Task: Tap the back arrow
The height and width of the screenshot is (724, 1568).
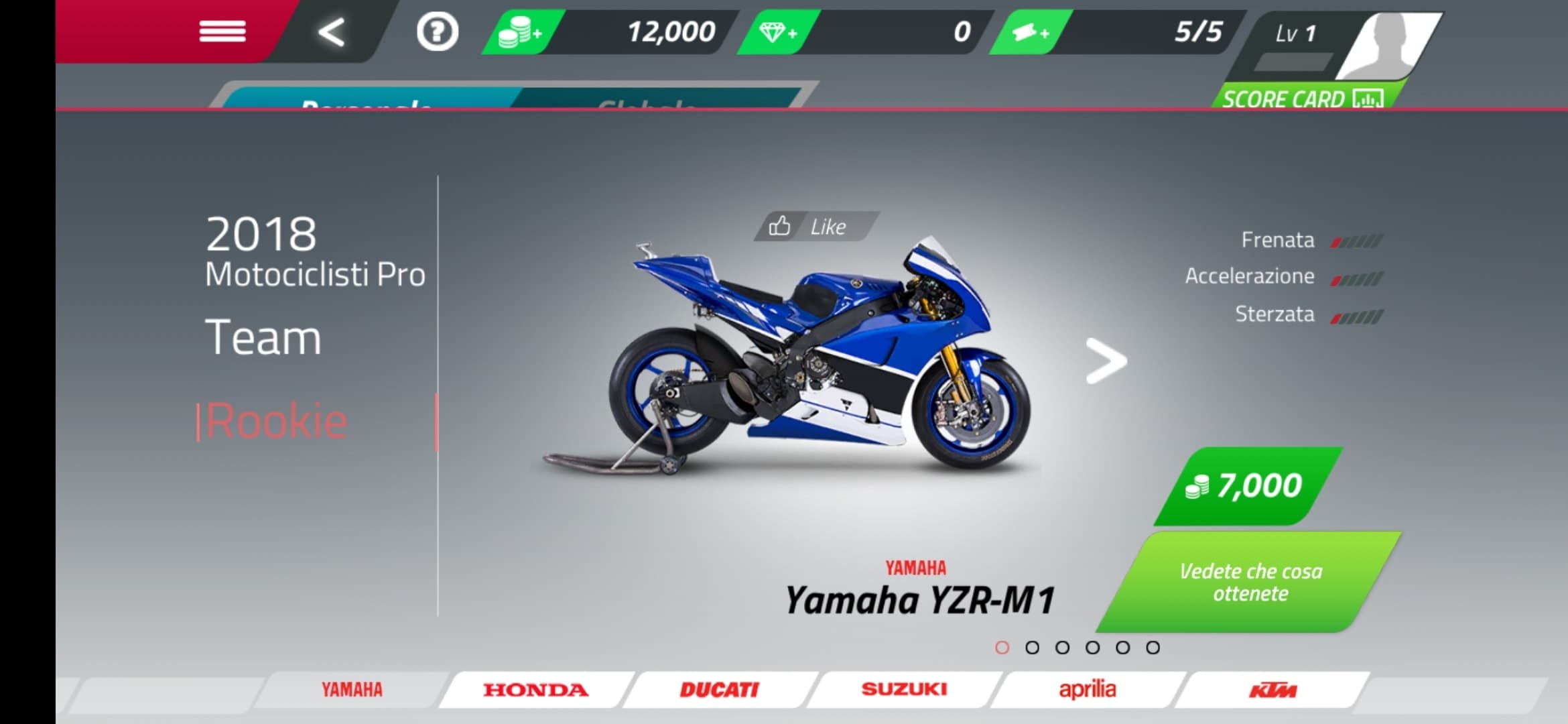Action: pyautogui.click(x=331, y=31)
